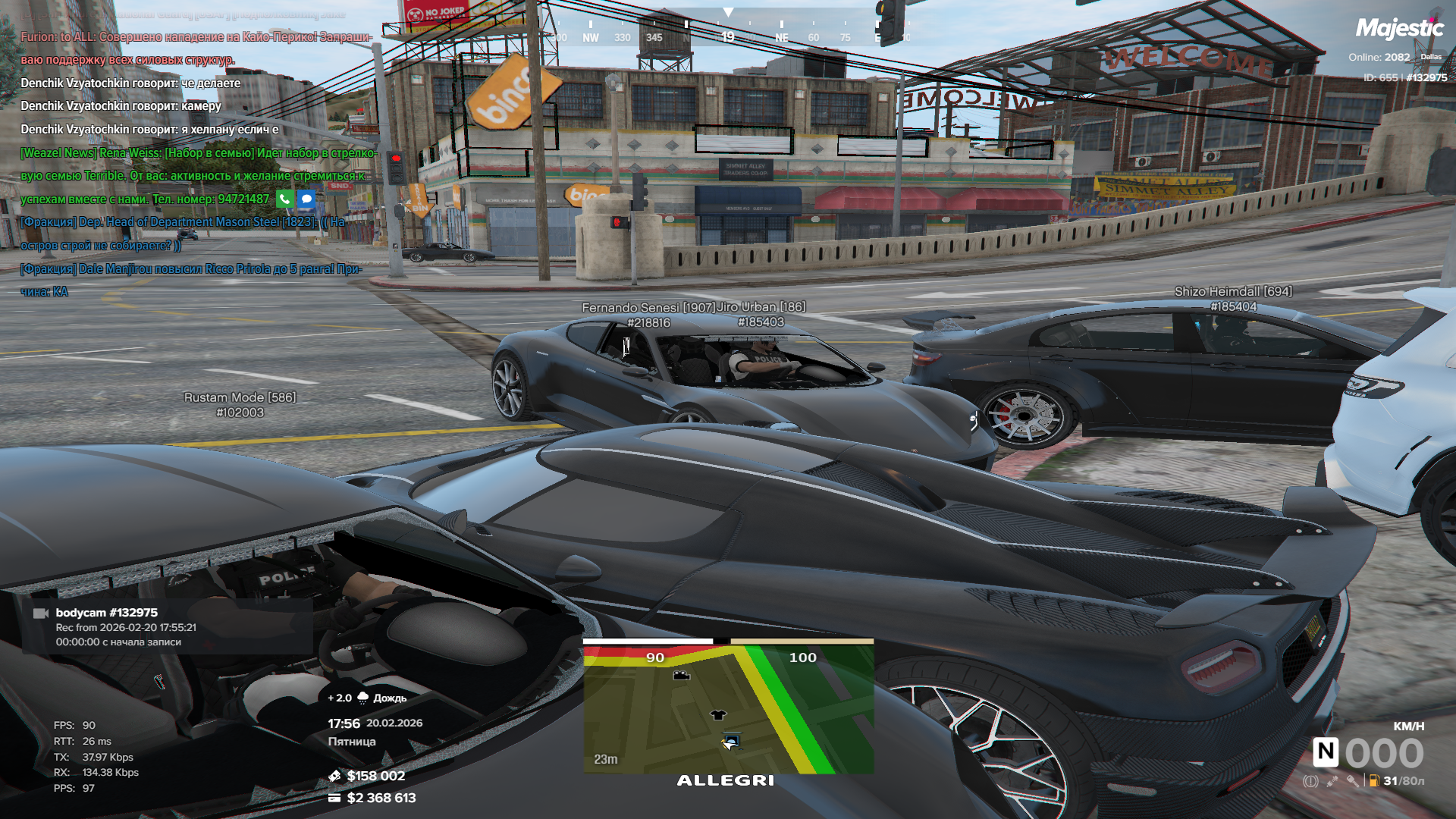
Task: Click the white player arrow on the minimap
Action: (729, 745)
